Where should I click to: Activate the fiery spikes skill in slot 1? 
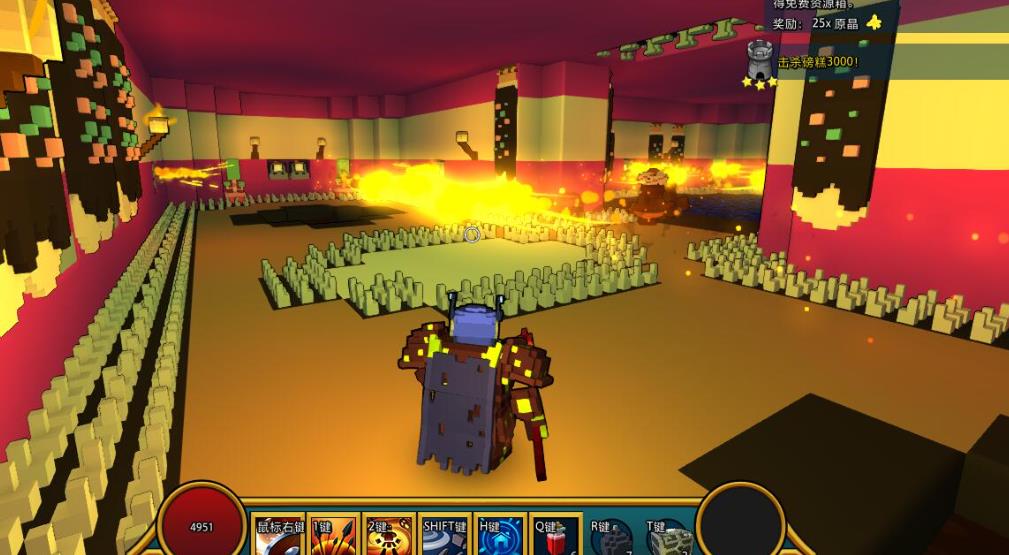click(334, 538)
